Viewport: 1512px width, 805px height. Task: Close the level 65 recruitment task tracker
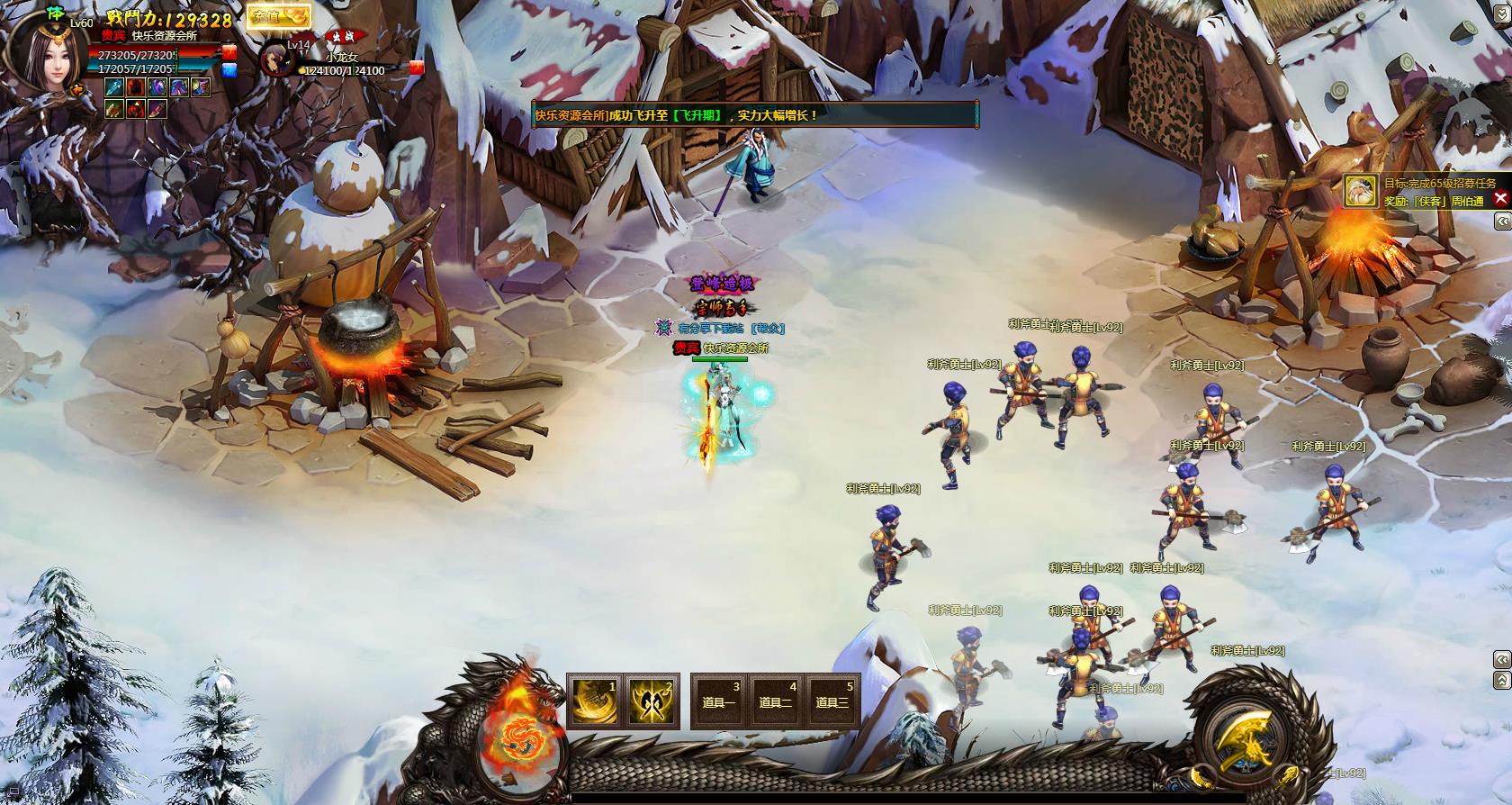coord(1500,199)
